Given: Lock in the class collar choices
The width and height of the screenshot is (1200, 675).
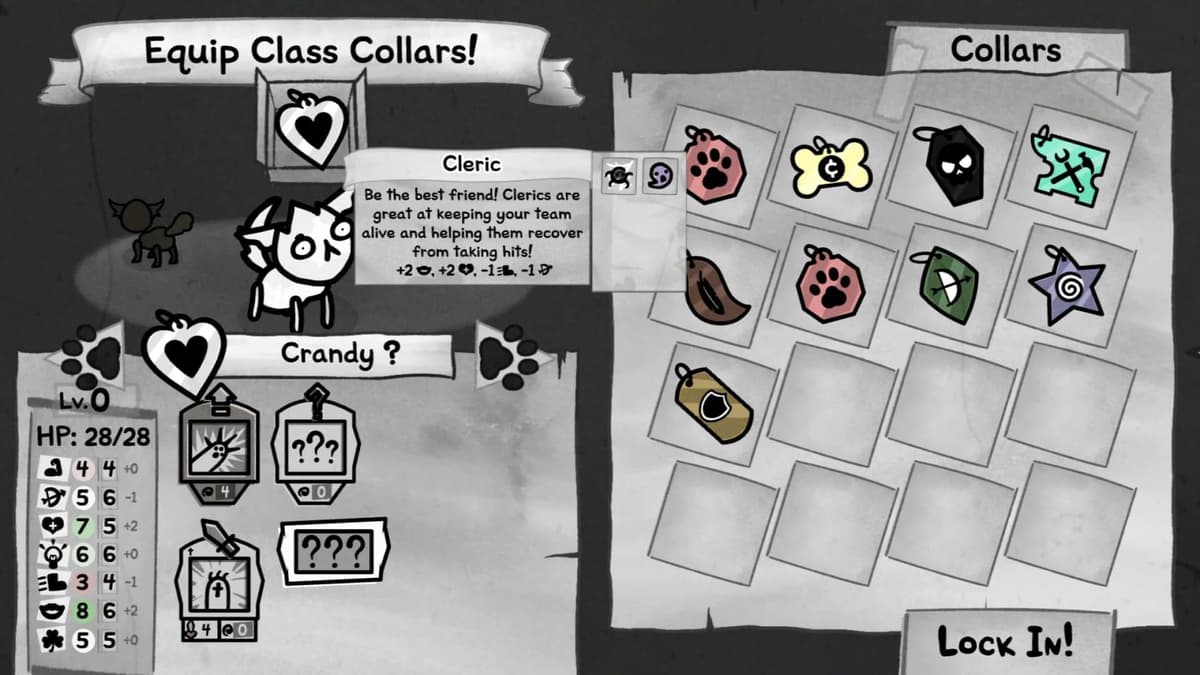Looking at the screenshot, I should tap(1005, 641).
